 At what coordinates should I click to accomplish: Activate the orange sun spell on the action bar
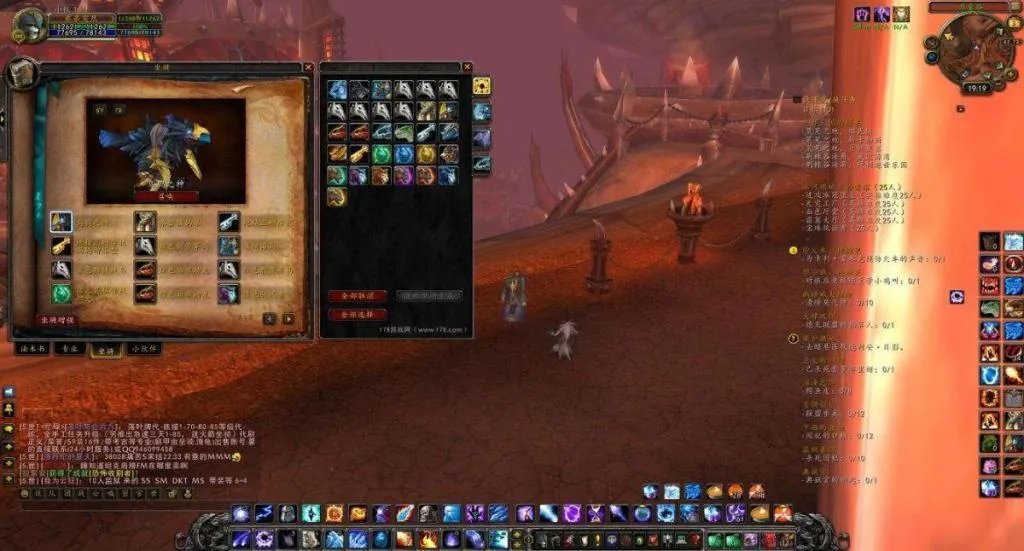click(334, 514)
